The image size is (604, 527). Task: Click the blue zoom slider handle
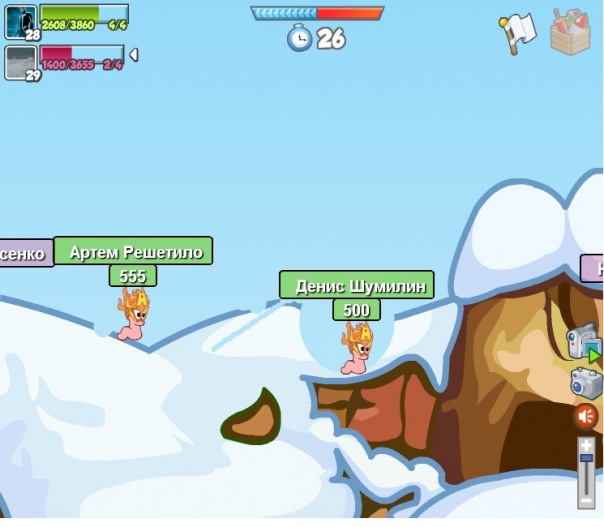[x=586, y=458]
